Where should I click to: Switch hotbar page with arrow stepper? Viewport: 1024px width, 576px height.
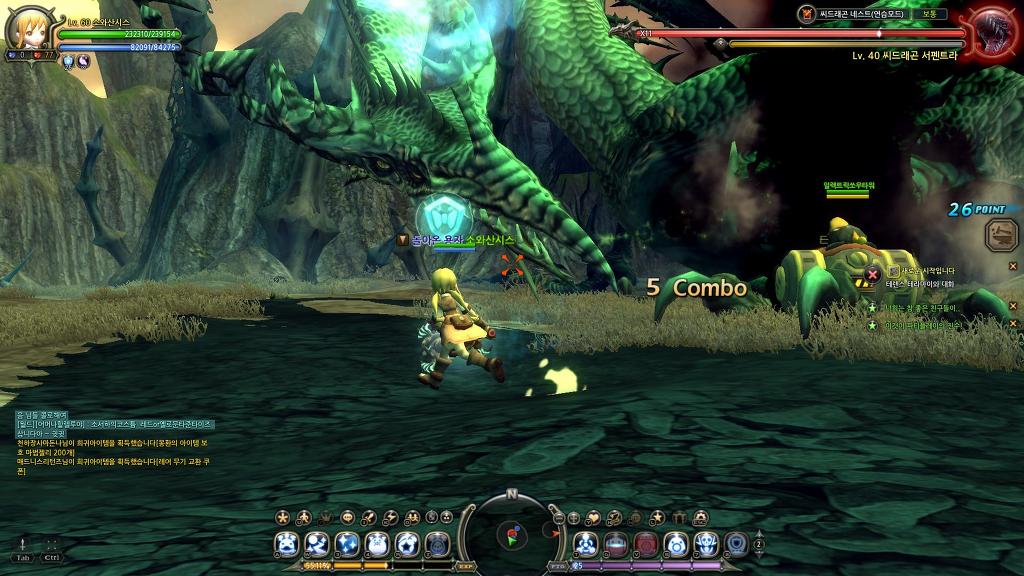point(759,544)
